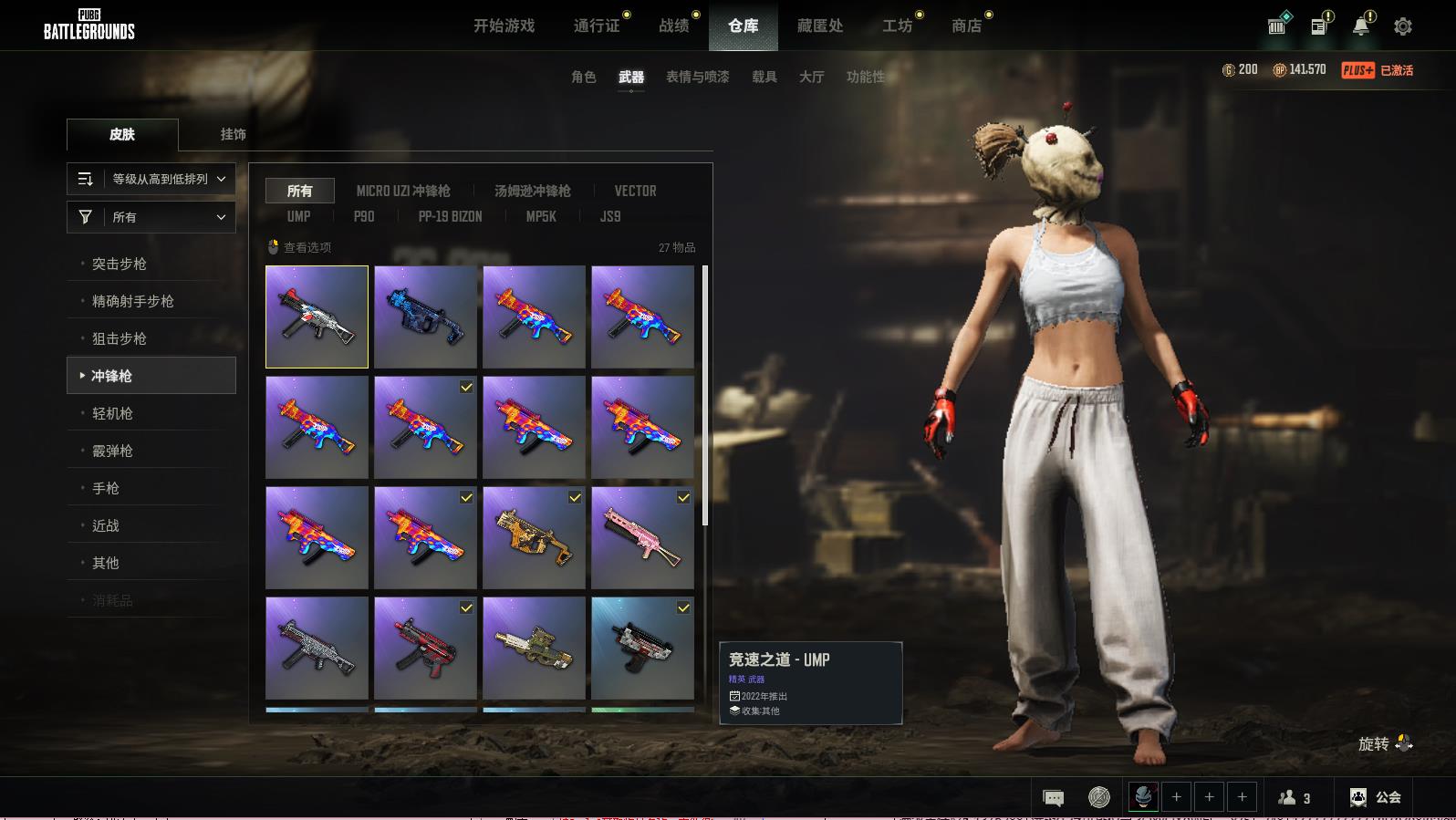Image resolution: width=1456 pixels, height=820 pixels.
Task: Select the 载具 vehicle sub-tab
Action: pos(764,78)
